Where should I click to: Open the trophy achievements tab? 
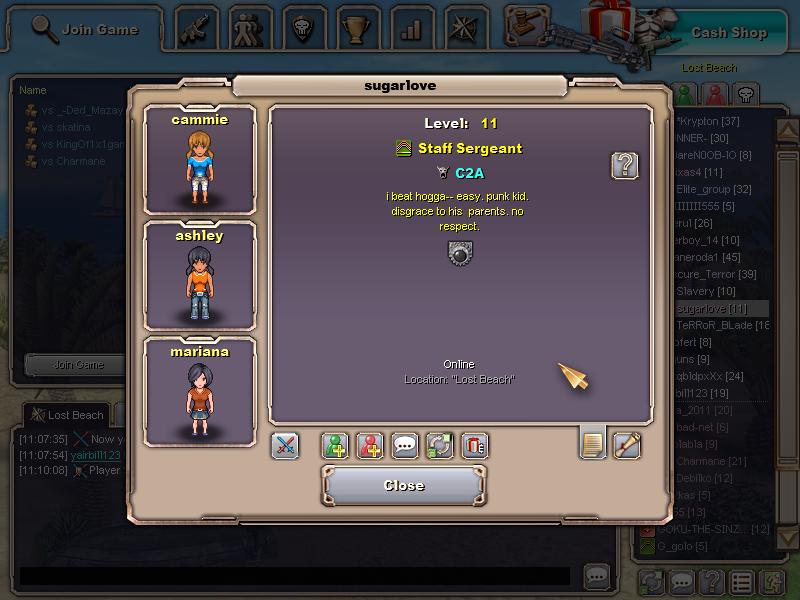[357, 29]
